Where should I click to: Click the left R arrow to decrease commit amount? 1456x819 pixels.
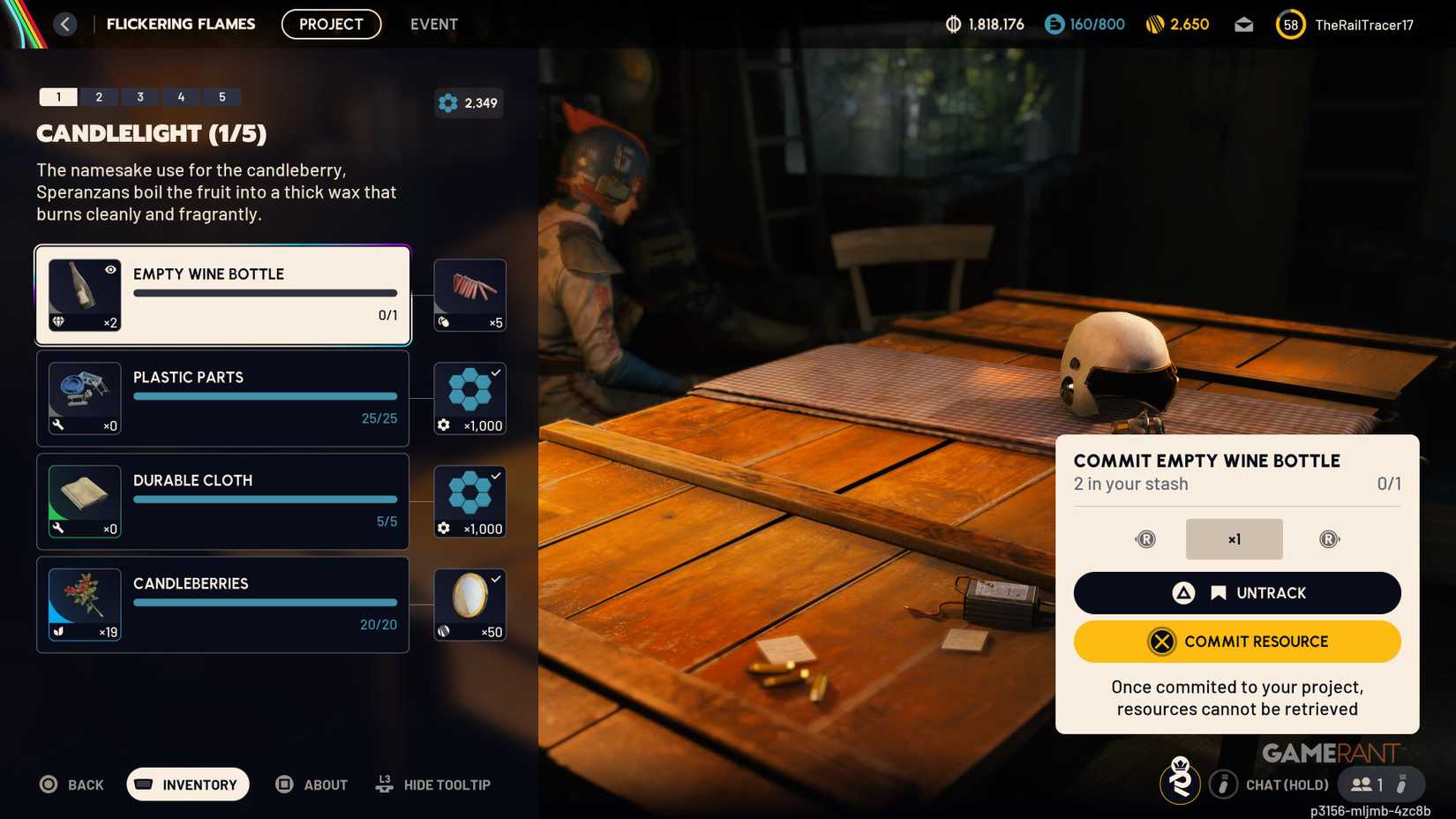1145,538
